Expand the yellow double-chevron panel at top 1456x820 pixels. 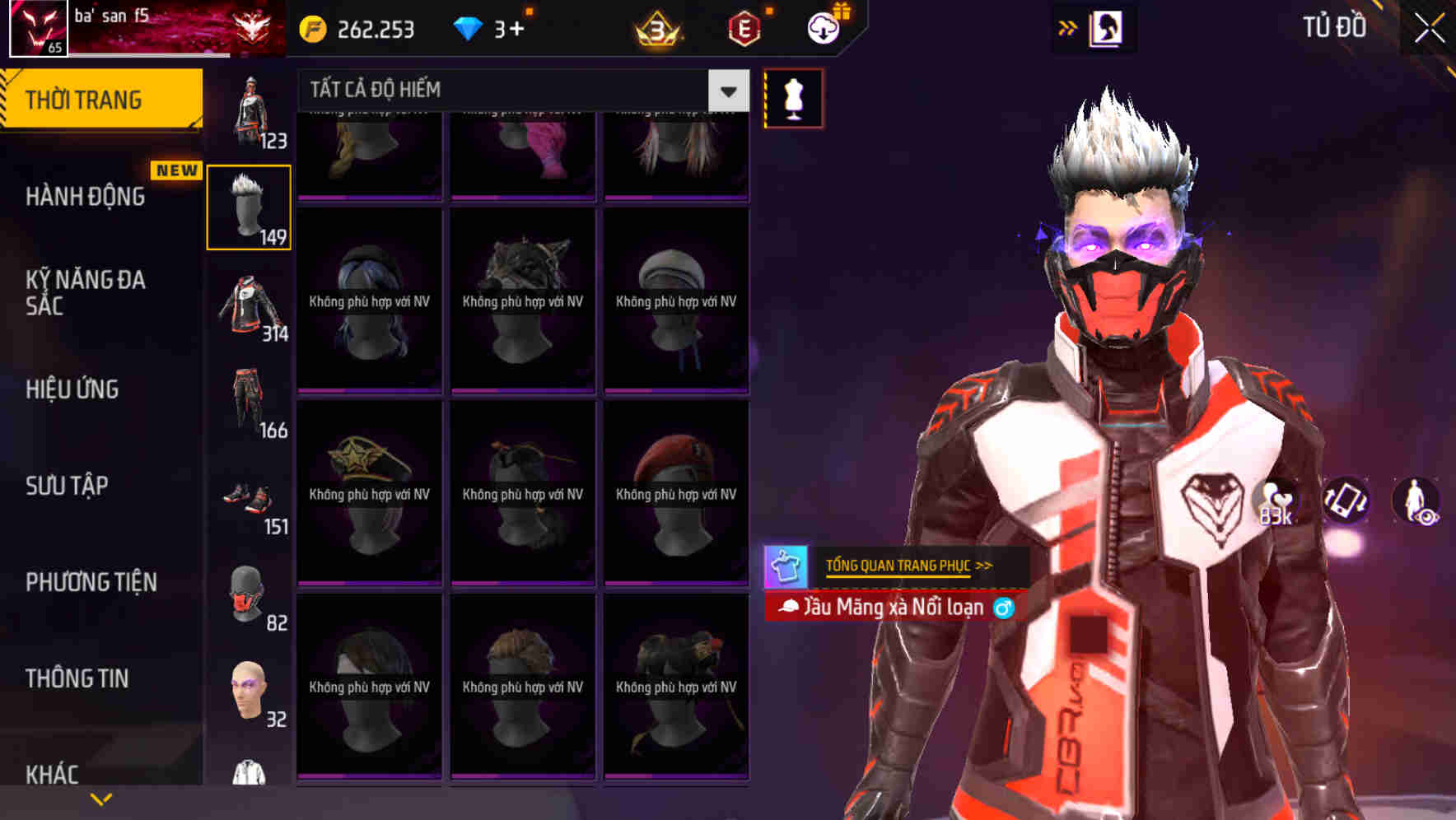click(x=1067, y=26)
